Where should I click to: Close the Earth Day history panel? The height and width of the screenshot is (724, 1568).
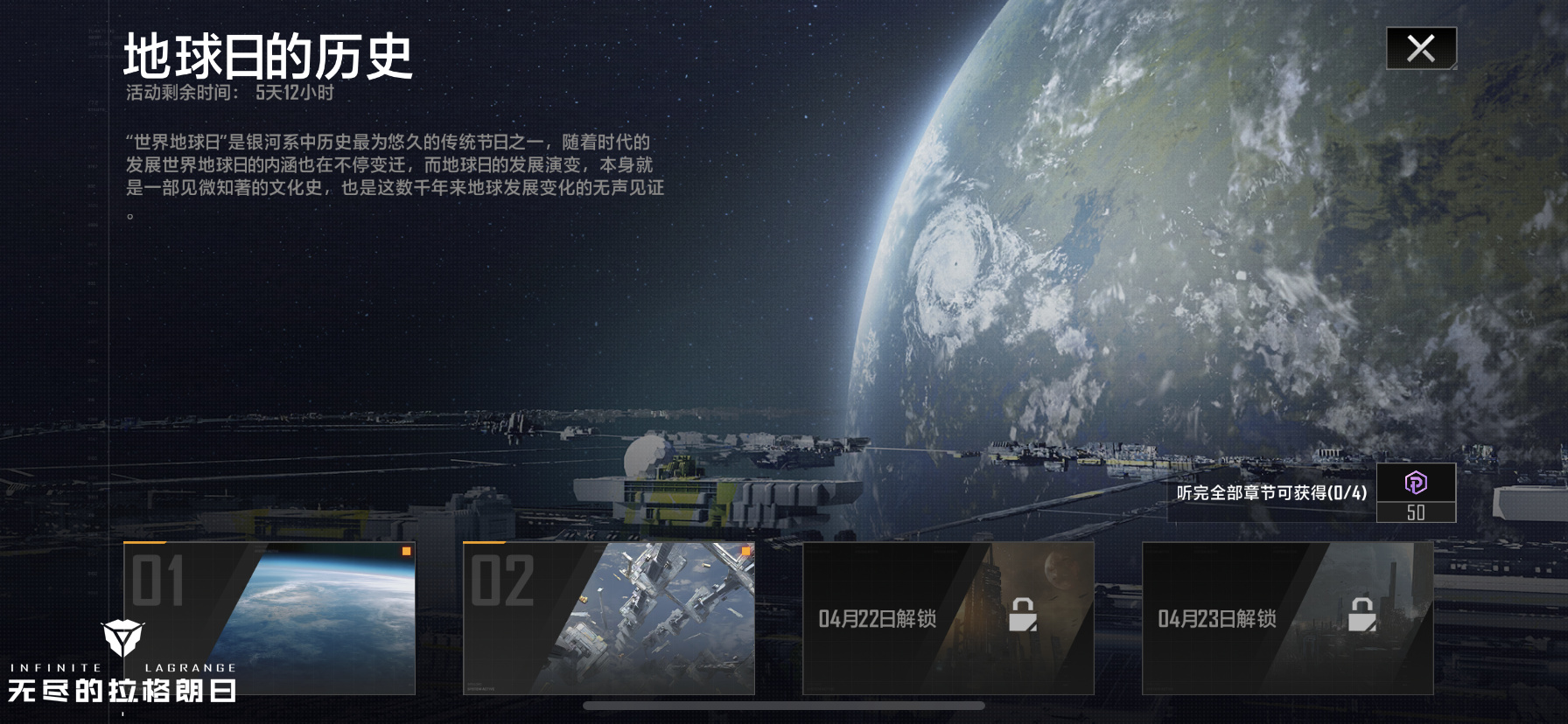pos(1421,48)
